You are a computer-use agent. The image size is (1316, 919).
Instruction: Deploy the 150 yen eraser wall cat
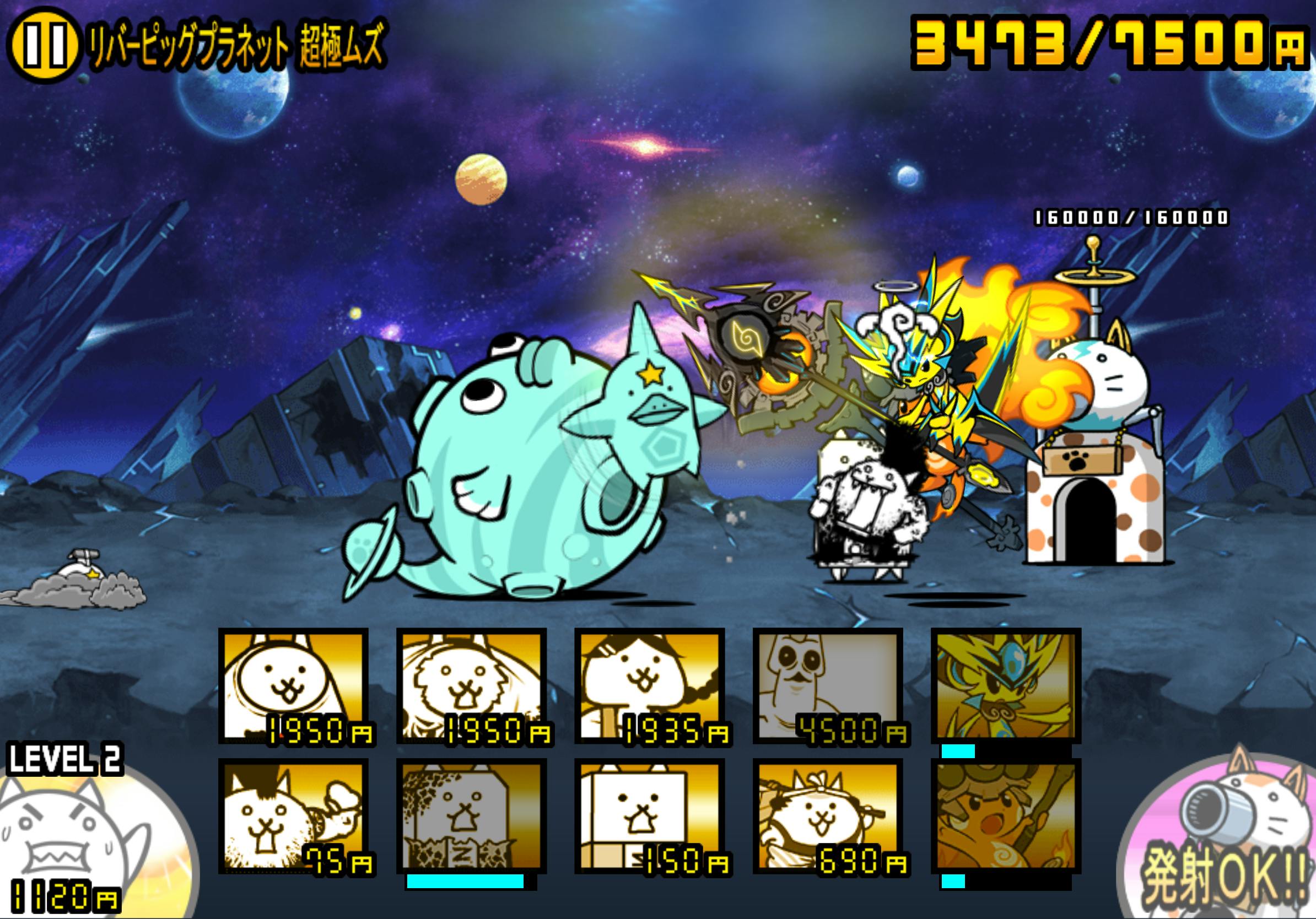(x=650, y=817)
